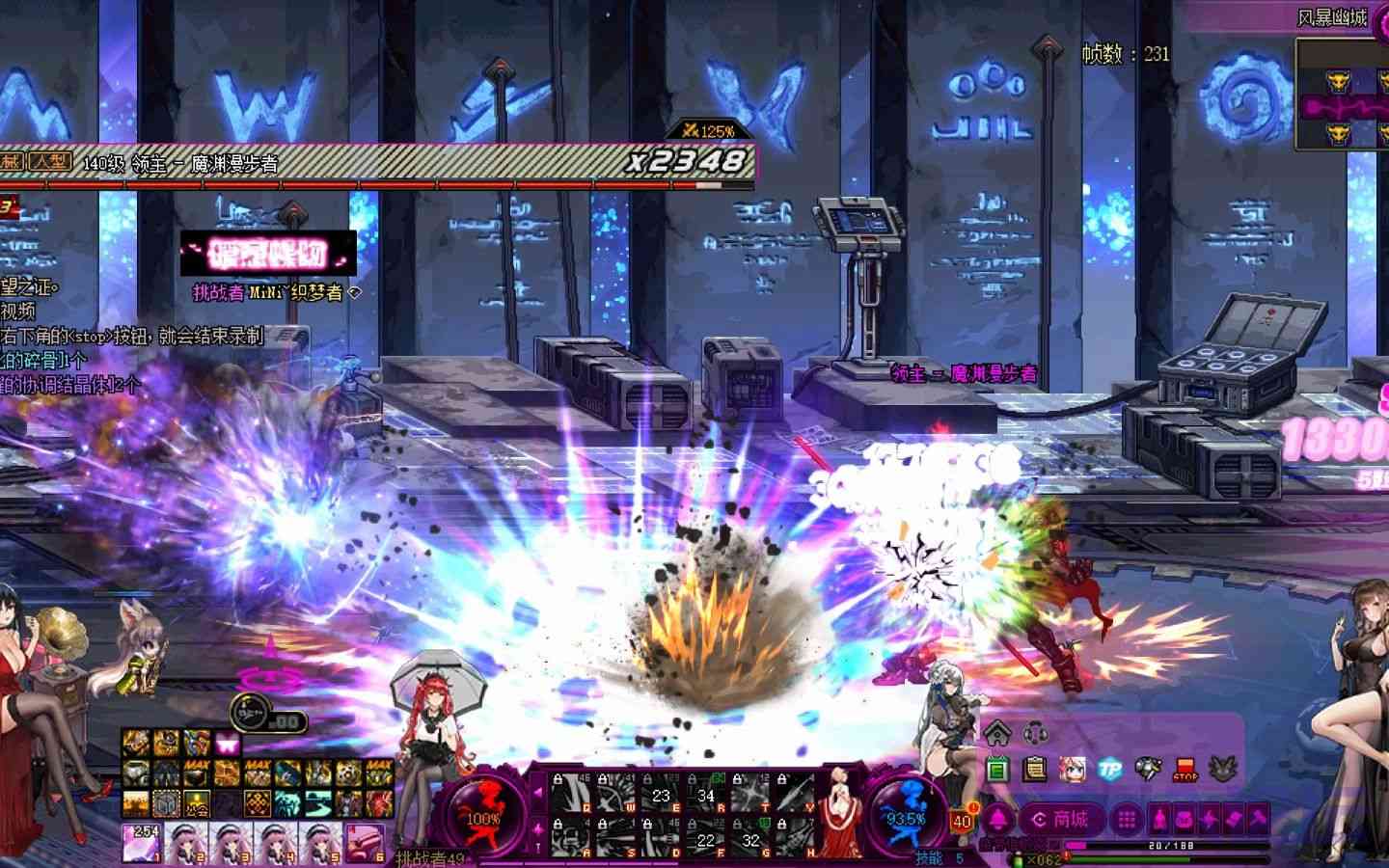Open the knight armor and sword icon
Viewport: 1389px width, 868px height.
pos(1148,769)
